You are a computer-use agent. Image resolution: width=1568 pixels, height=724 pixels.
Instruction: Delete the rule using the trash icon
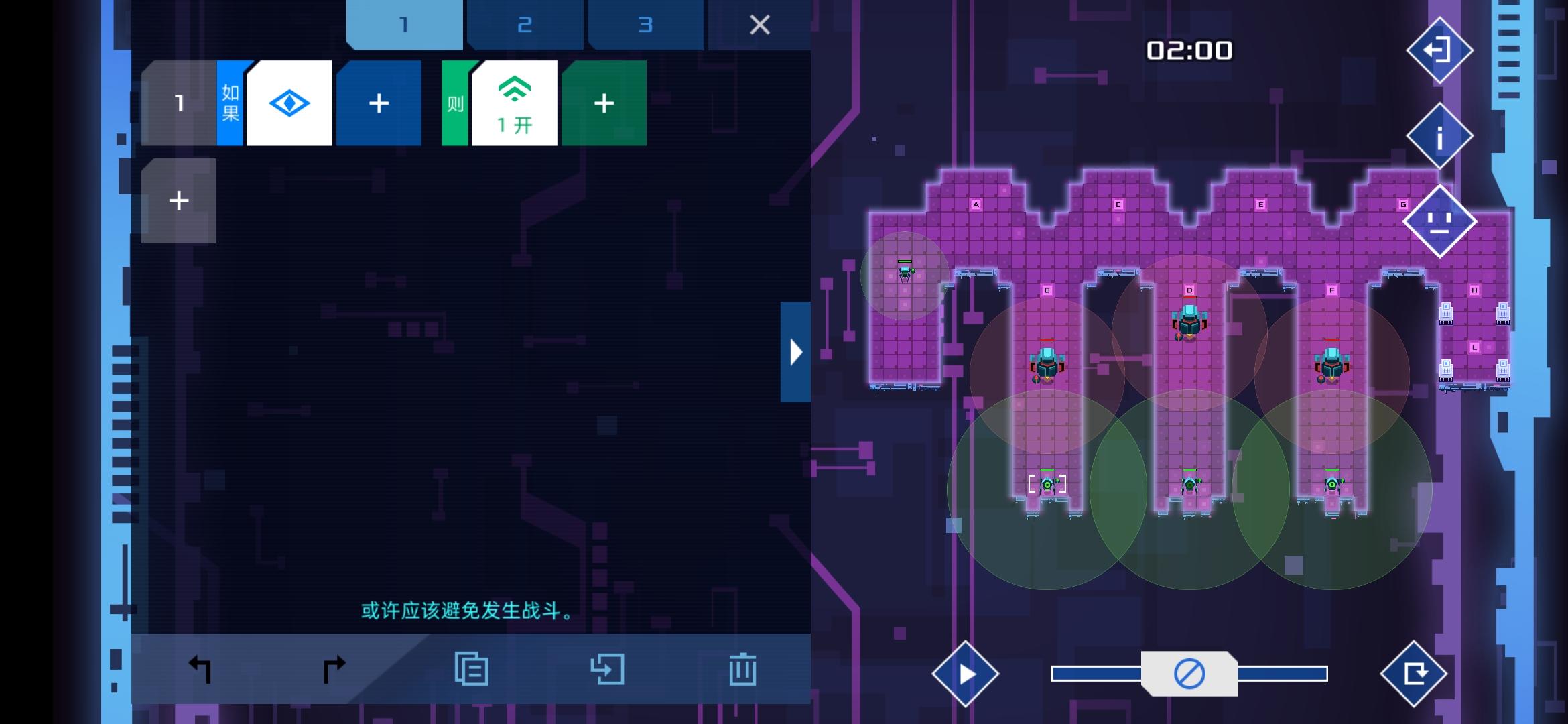743,669
